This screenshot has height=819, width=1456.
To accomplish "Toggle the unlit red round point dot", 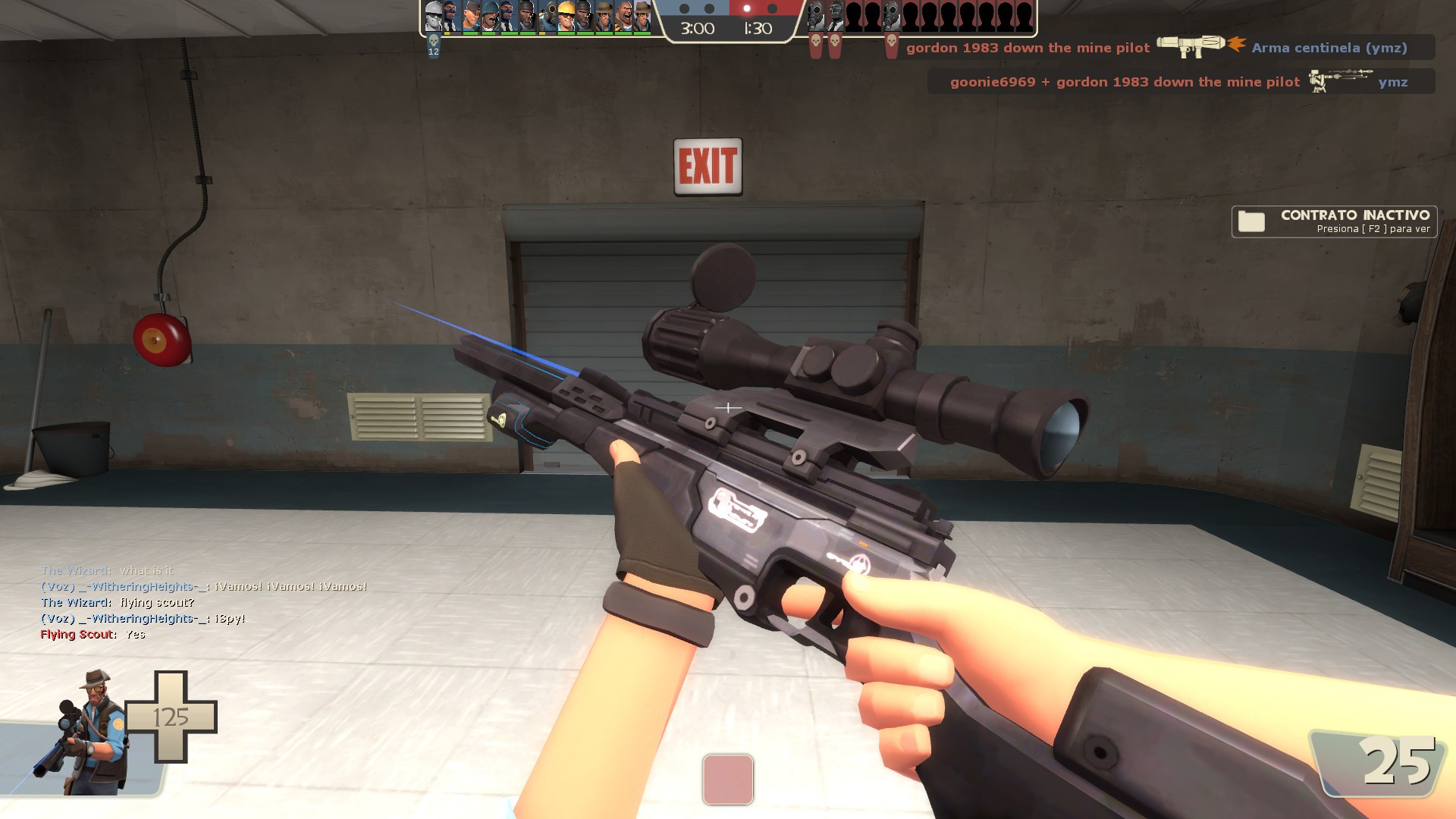I will tap(771, 9).
